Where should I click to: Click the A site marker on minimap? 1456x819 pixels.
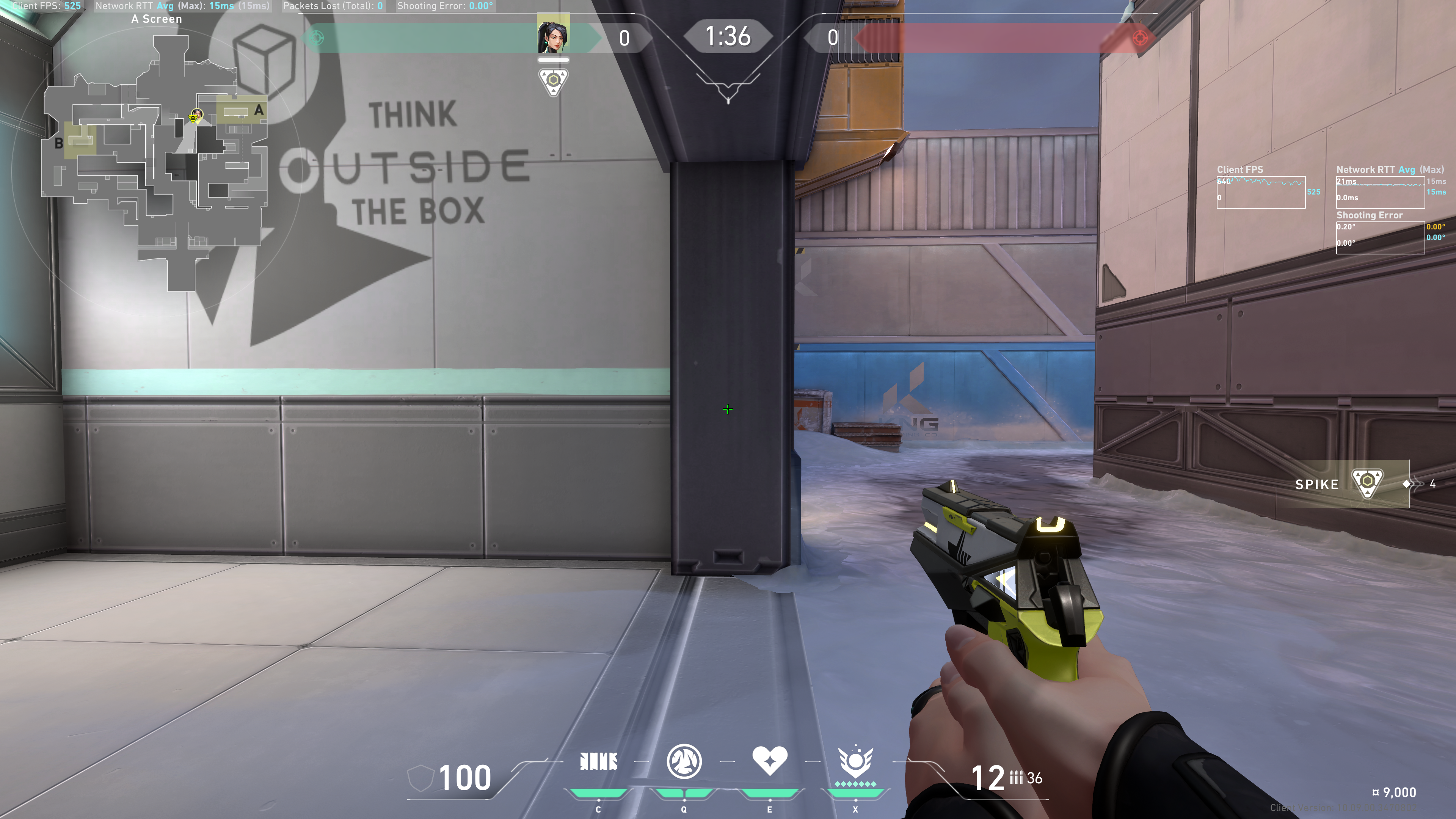coord(258,110)
